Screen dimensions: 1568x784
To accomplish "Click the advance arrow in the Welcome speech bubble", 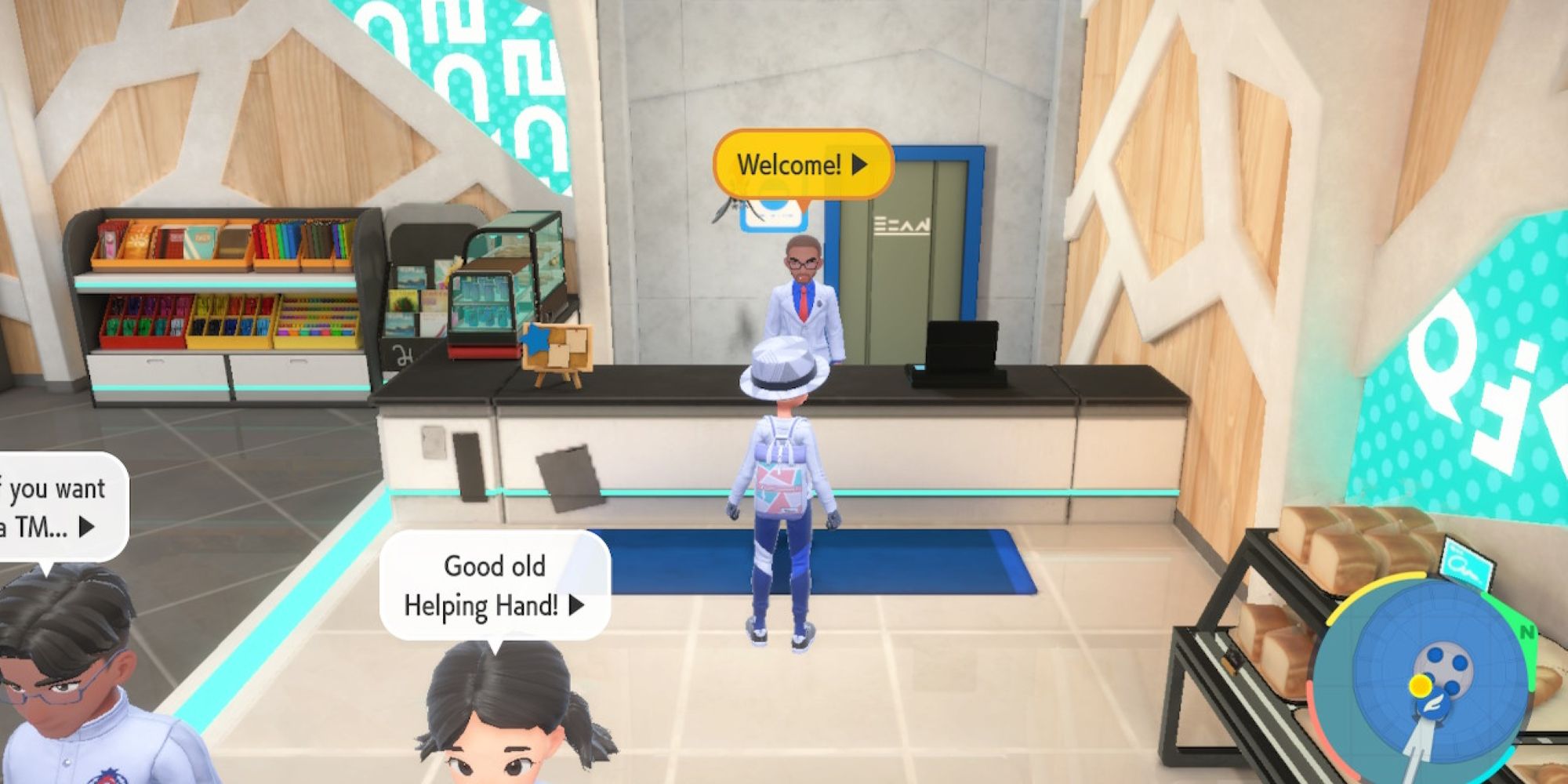I will [x=858, y=165].
